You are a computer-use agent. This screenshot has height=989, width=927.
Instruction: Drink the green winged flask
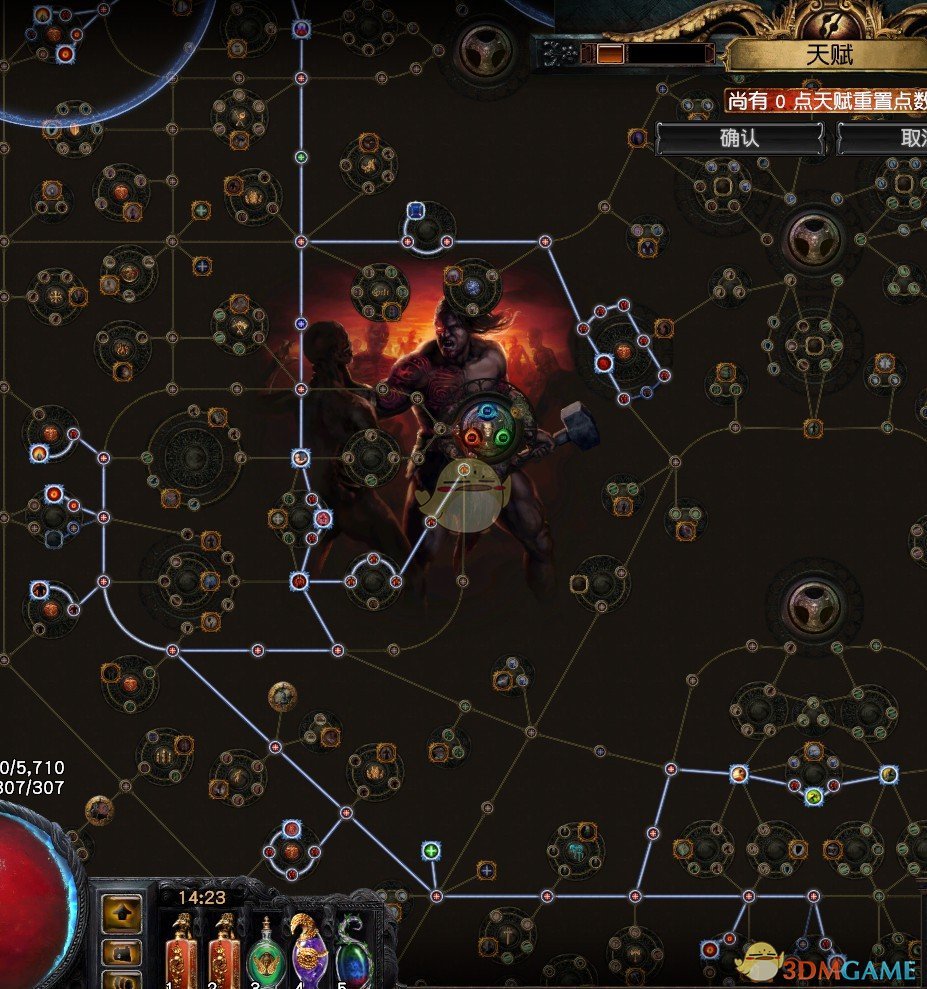coord(265,953)
